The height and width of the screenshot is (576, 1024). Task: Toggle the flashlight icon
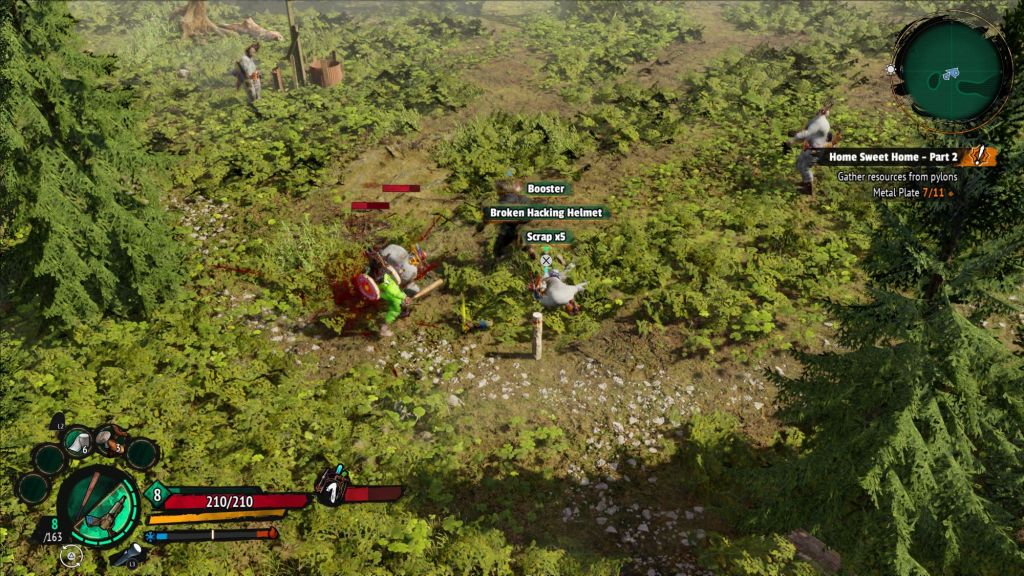click(129, 555)
